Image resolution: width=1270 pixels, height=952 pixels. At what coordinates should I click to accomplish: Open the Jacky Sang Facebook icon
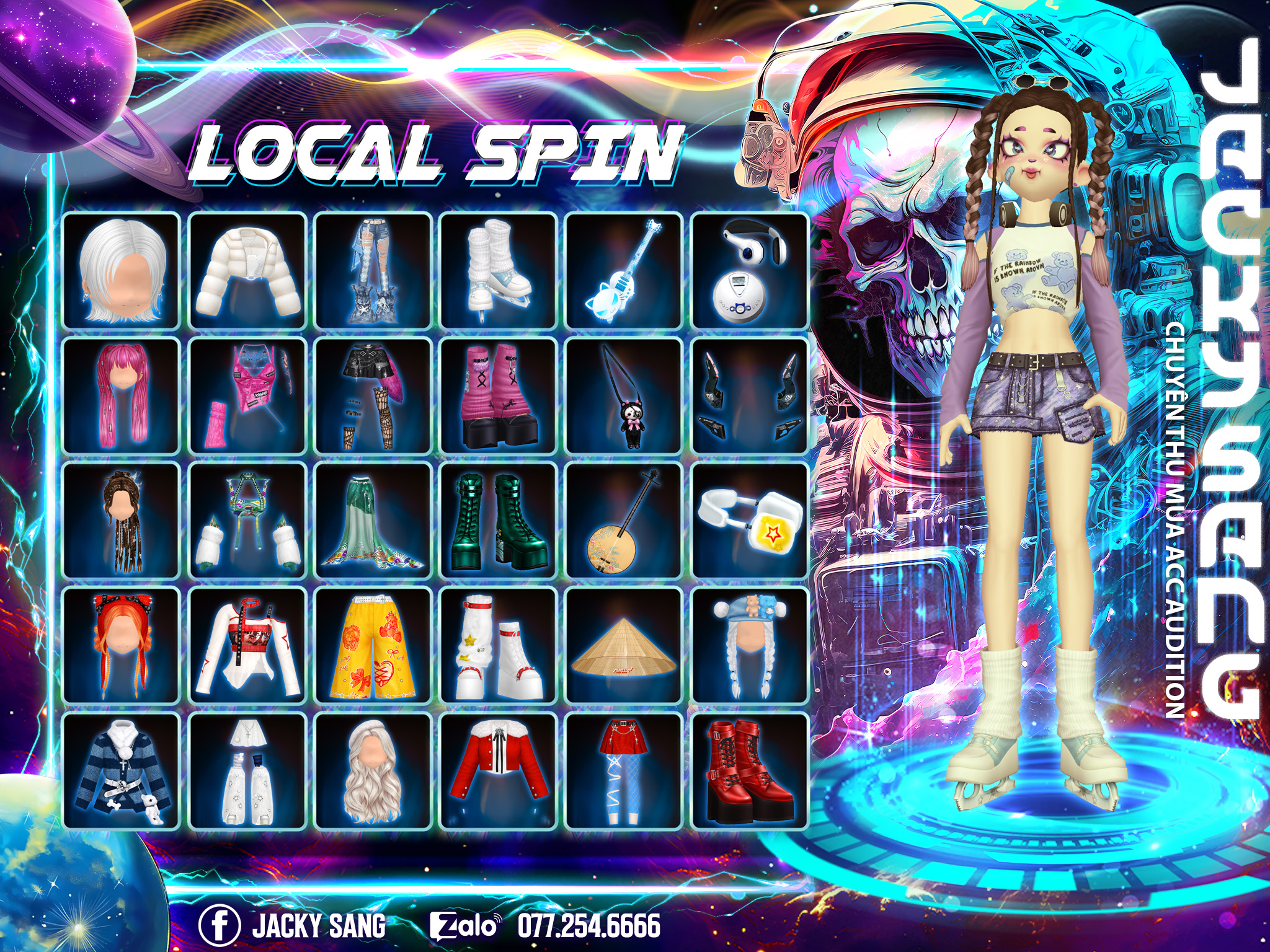(x=219, y=925)
